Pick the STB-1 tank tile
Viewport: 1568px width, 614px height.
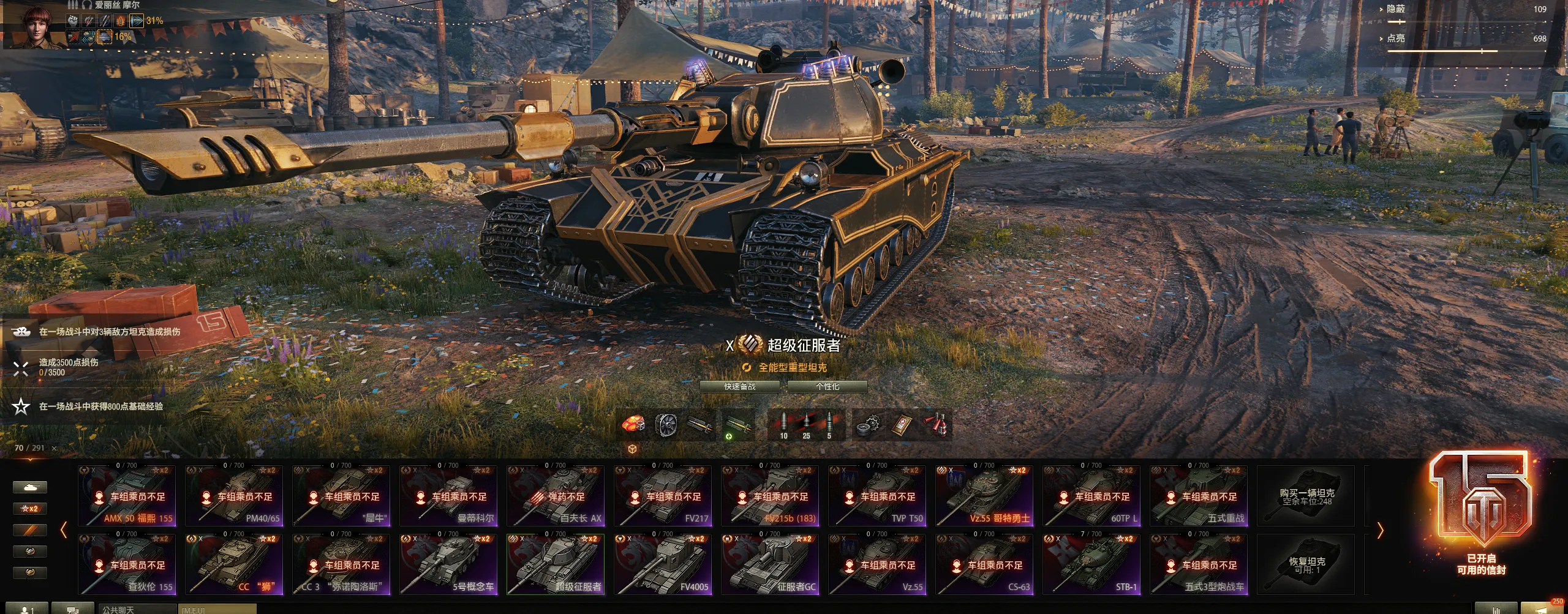pyautogui.click(x=1091, y=564)
